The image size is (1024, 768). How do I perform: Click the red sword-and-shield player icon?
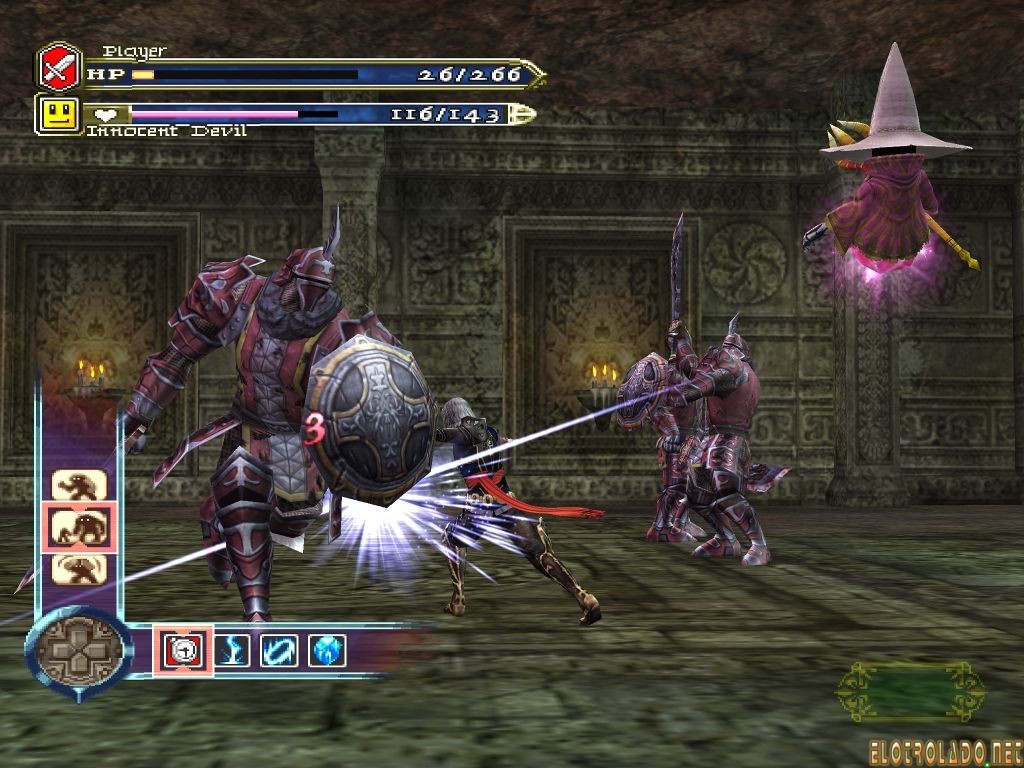click(x=59, y=67)
